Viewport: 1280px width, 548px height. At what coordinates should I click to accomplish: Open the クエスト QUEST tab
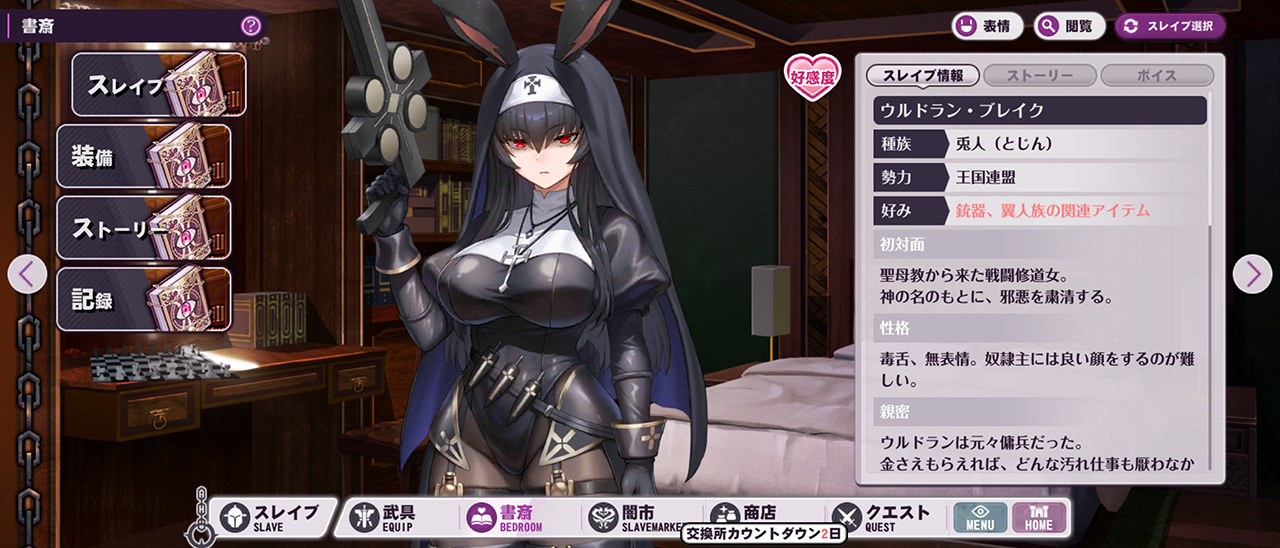click(882, 517)
